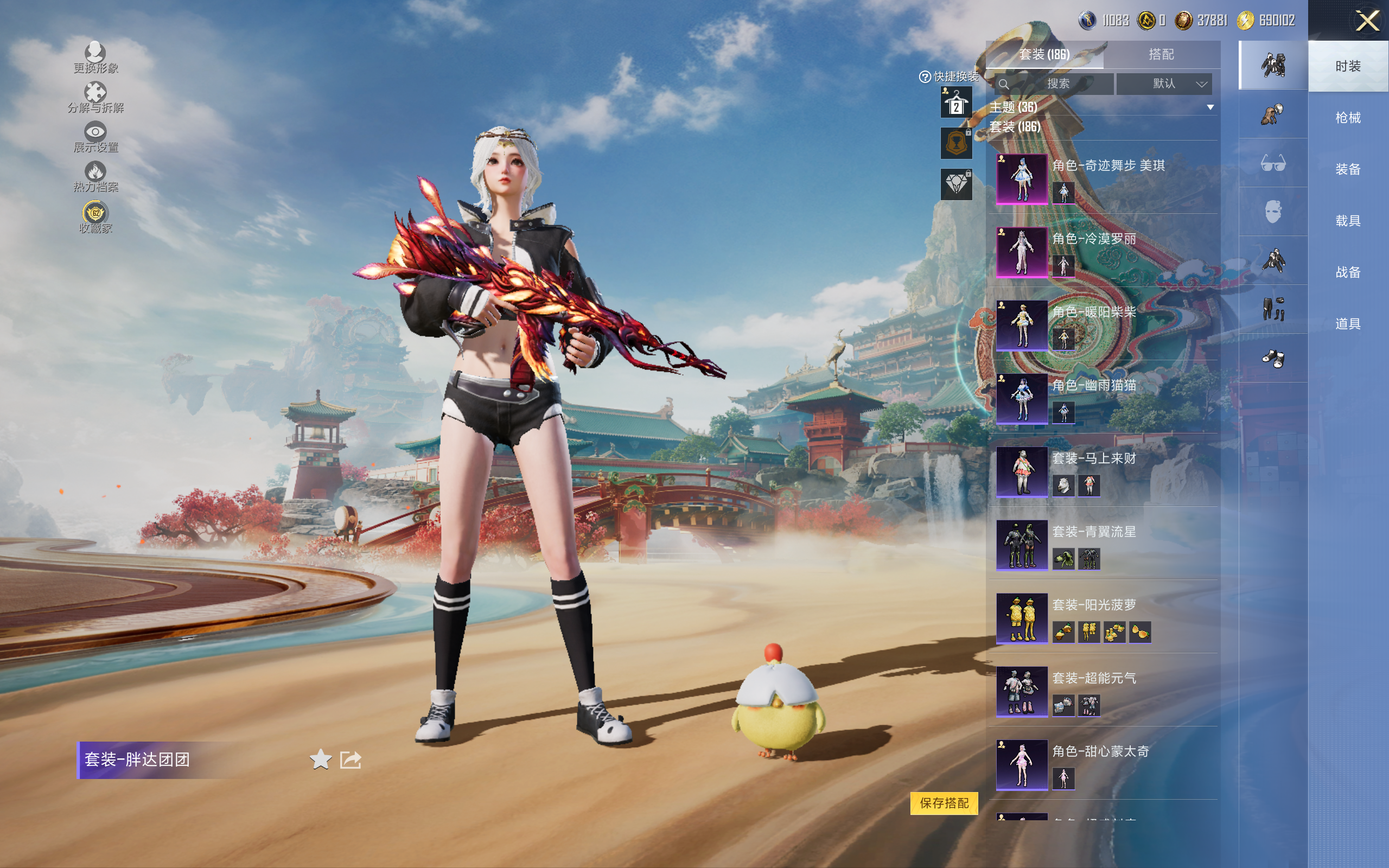Screen dimensions: 1389x868
Task: Share the outfit using the share icon
Action: click(x=351, y=759)
